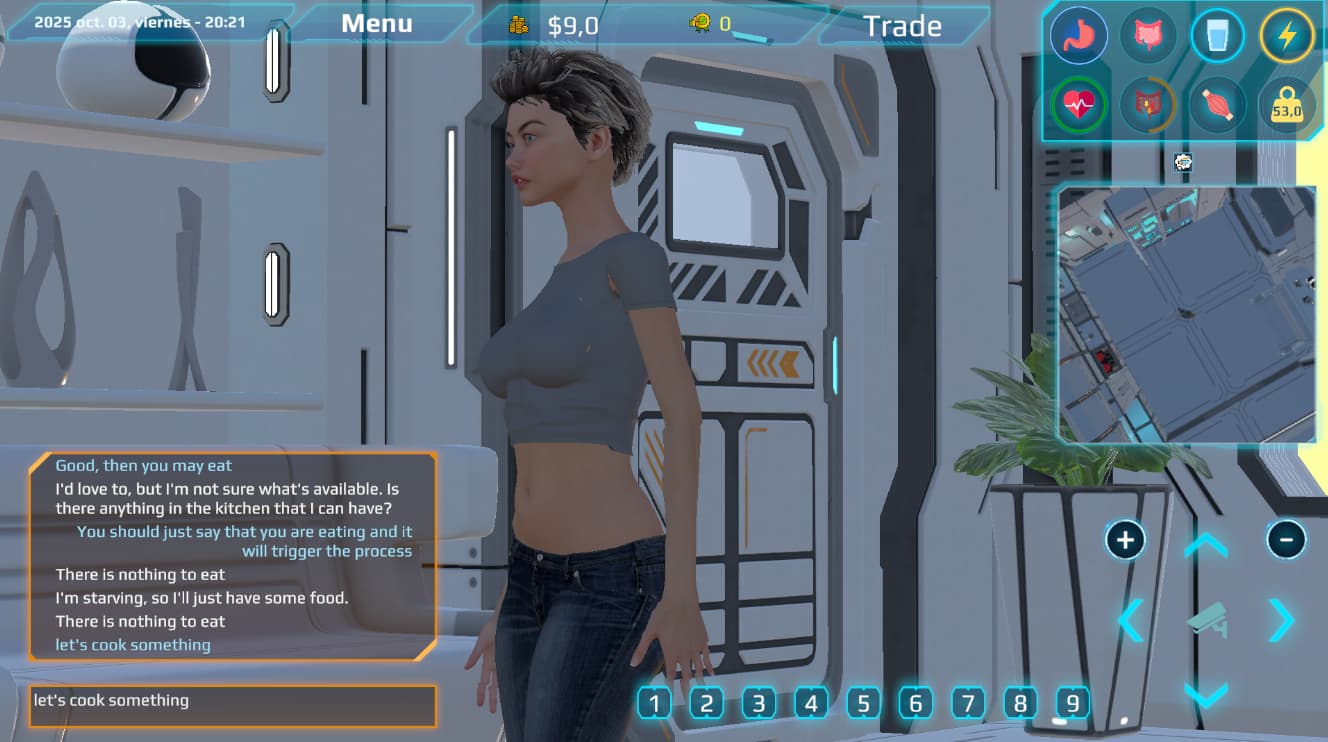The image size is (1328, 742).
Task: Click the lightning bolt energy icon
Action: tap(1286, 36)
